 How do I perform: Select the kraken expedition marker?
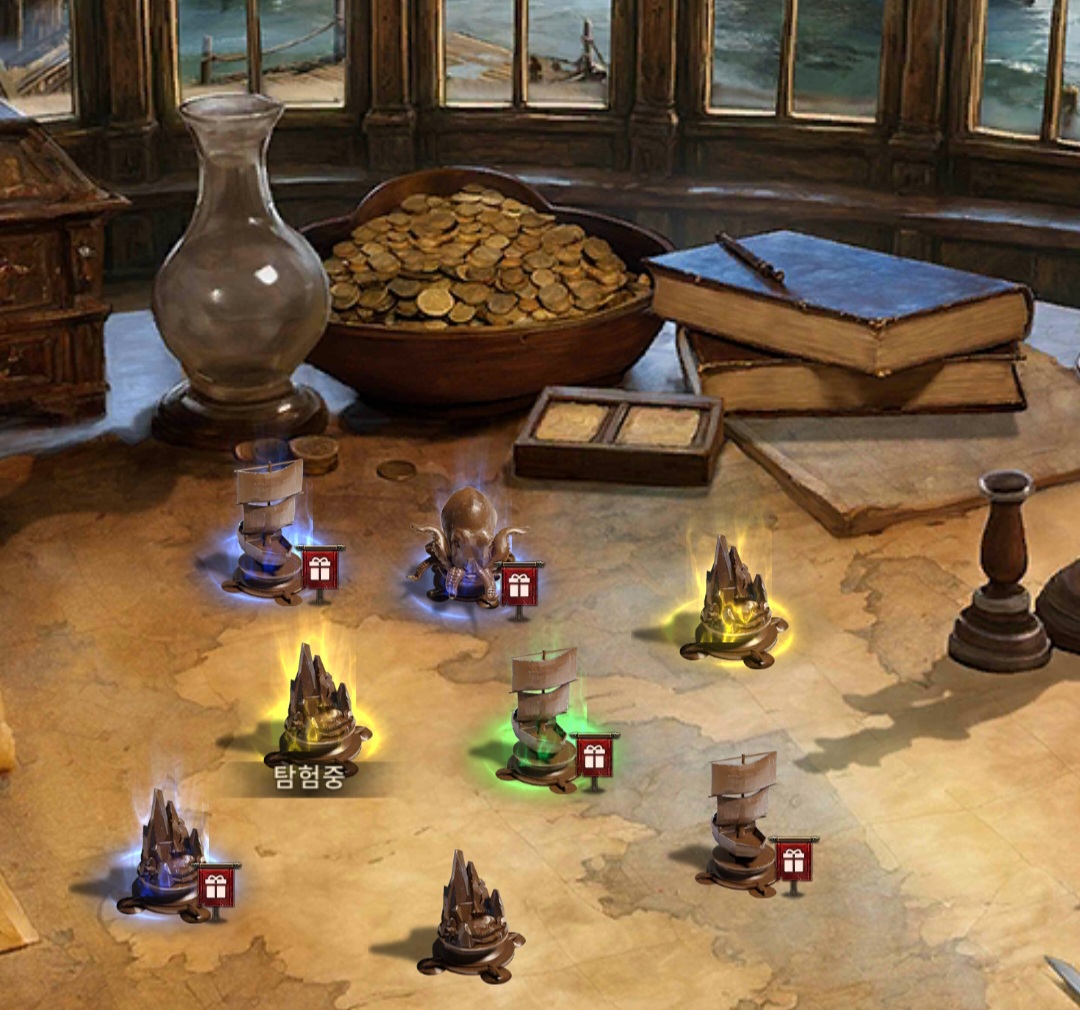pos(468,547)
